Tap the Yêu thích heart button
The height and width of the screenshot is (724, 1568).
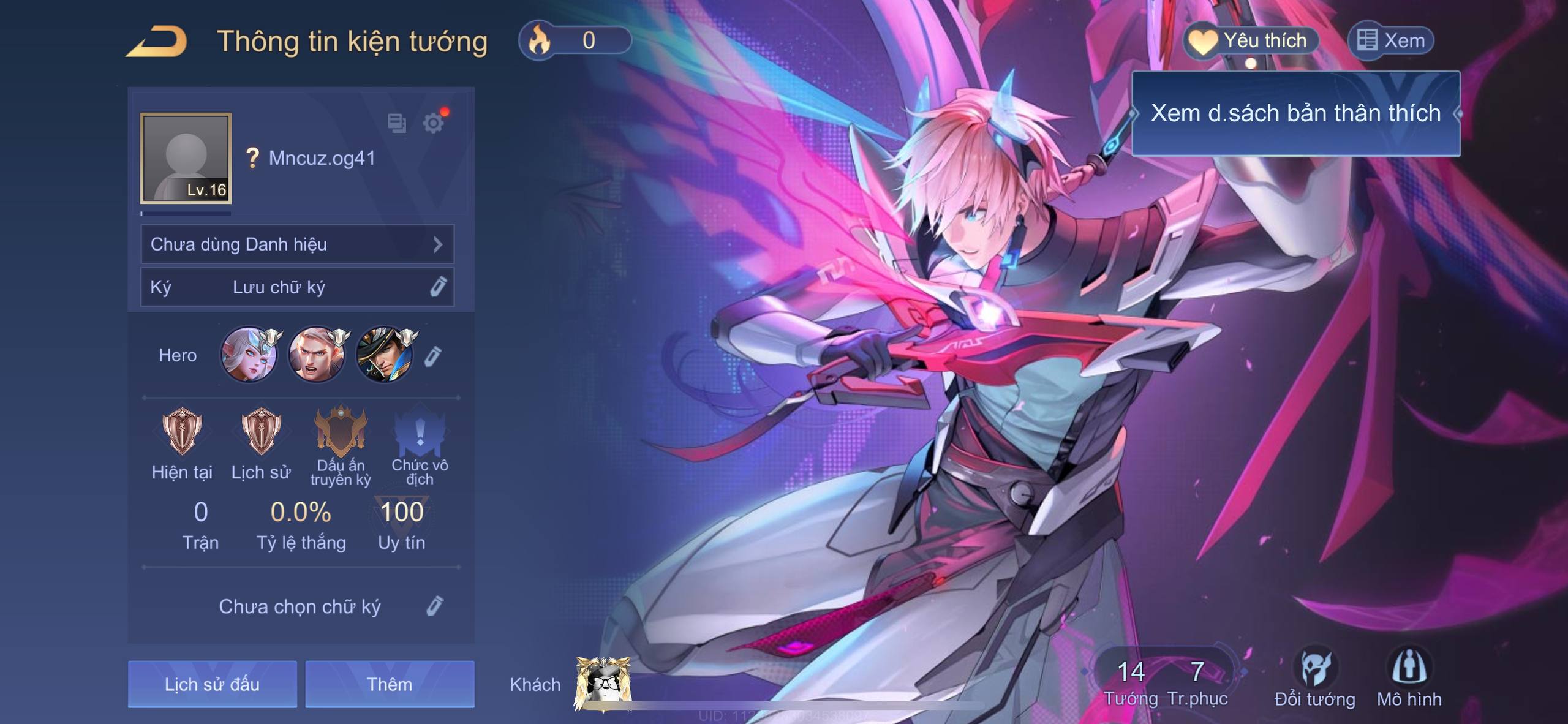tap(1251, 41)
